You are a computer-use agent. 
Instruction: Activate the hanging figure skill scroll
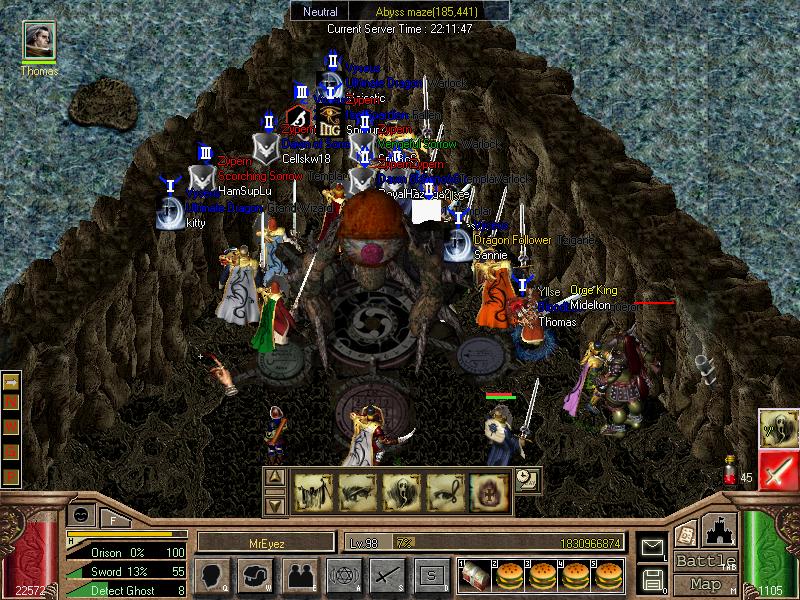point(312,491)
